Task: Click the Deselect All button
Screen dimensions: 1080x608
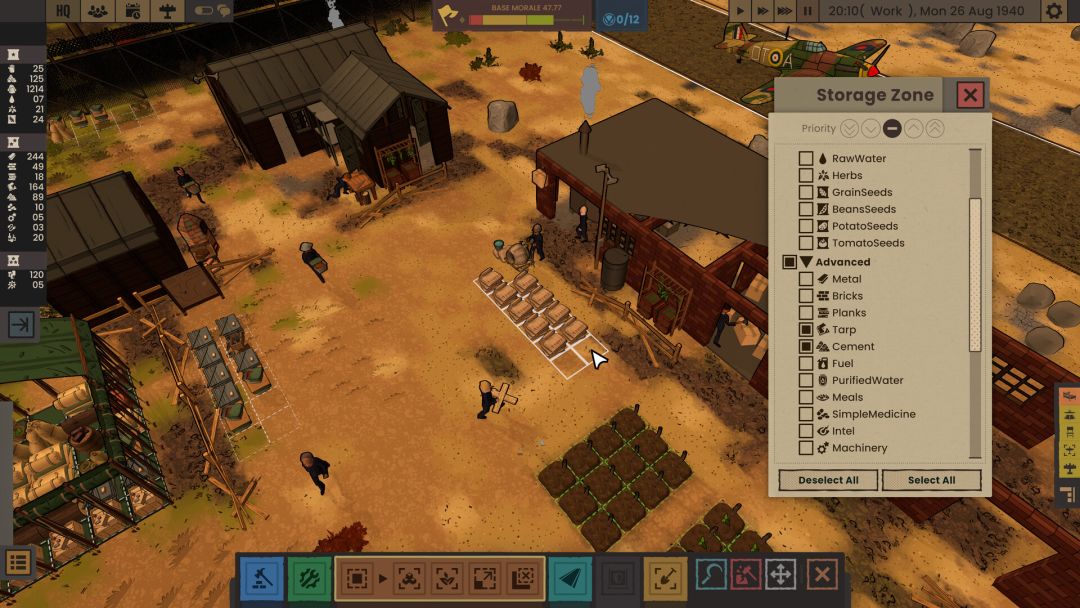Action: pyautogui.click(x=828, y=480)
